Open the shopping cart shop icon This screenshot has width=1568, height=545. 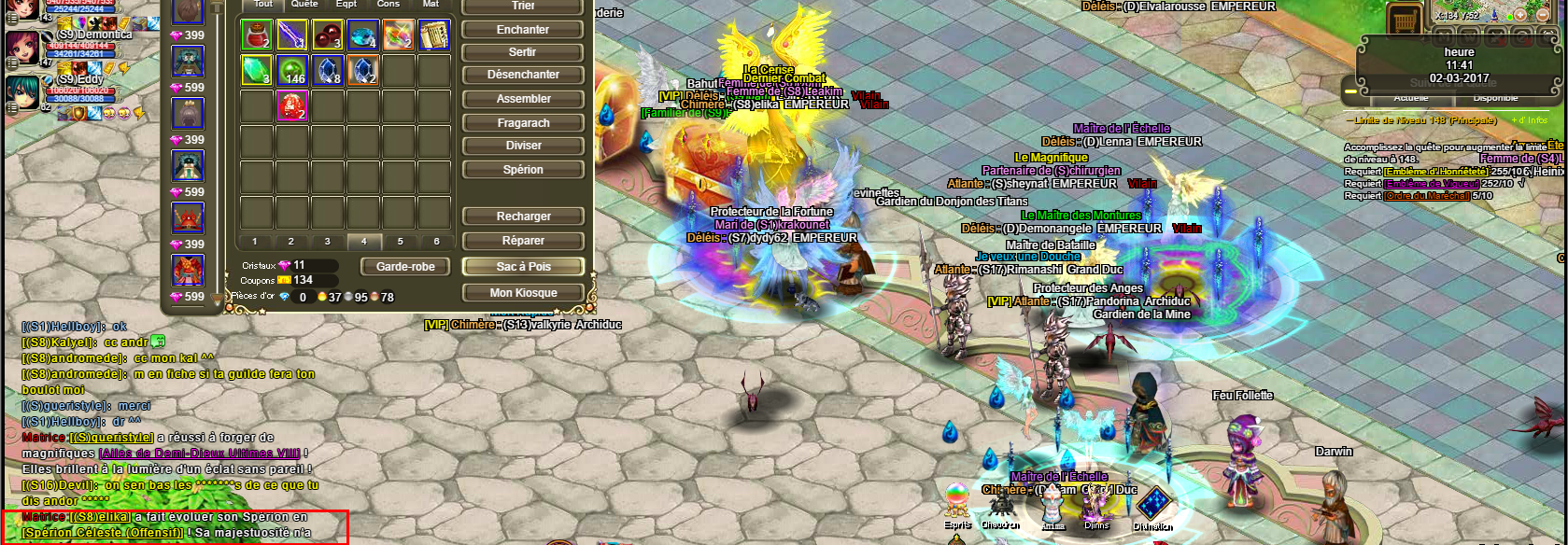(x=1404, y=18)
